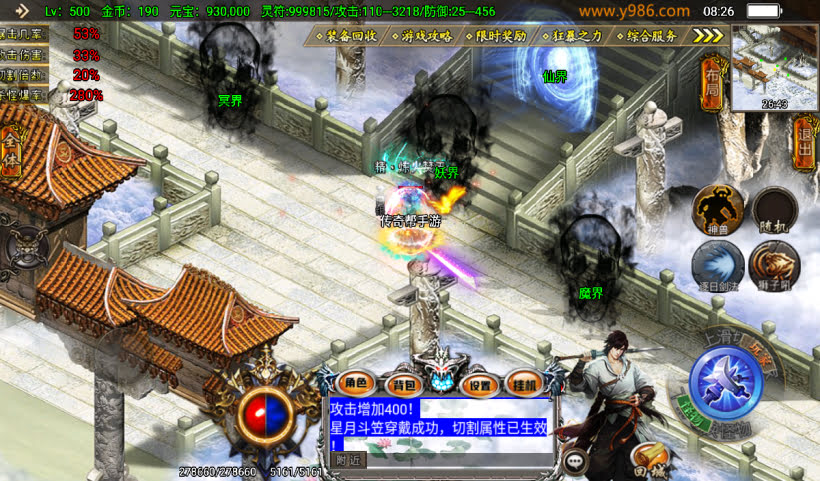
Task: Tap the main crossed-swords attack button
Action: 729,387
